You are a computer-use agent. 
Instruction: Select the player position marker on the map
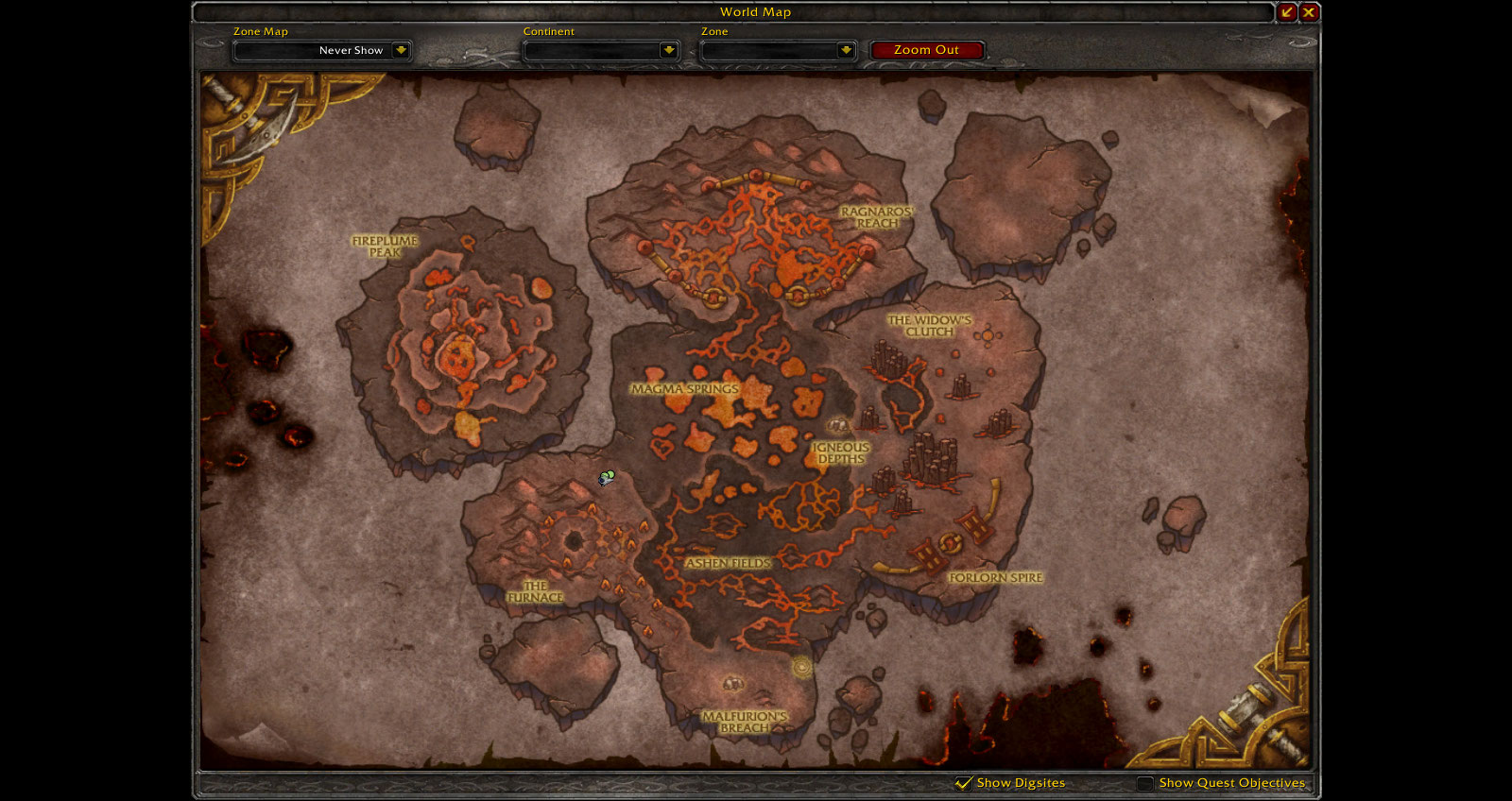click(x=606, y=478)
